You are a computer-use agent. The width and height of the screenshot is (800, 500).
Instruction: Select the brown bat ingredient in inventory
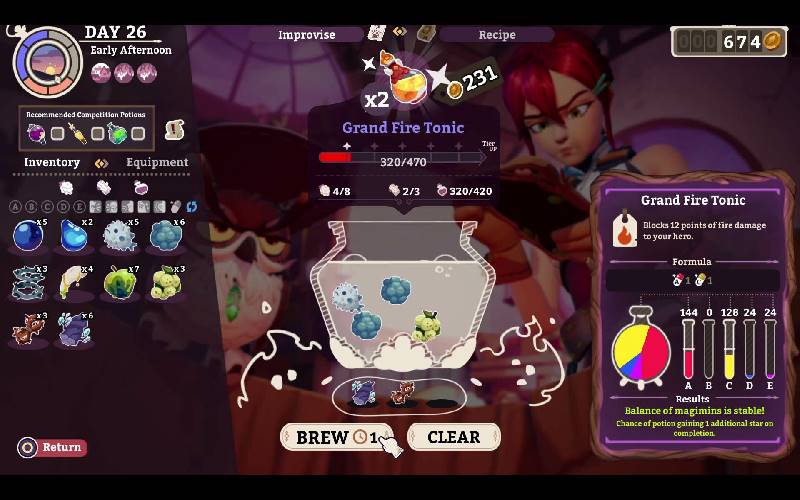27,327
